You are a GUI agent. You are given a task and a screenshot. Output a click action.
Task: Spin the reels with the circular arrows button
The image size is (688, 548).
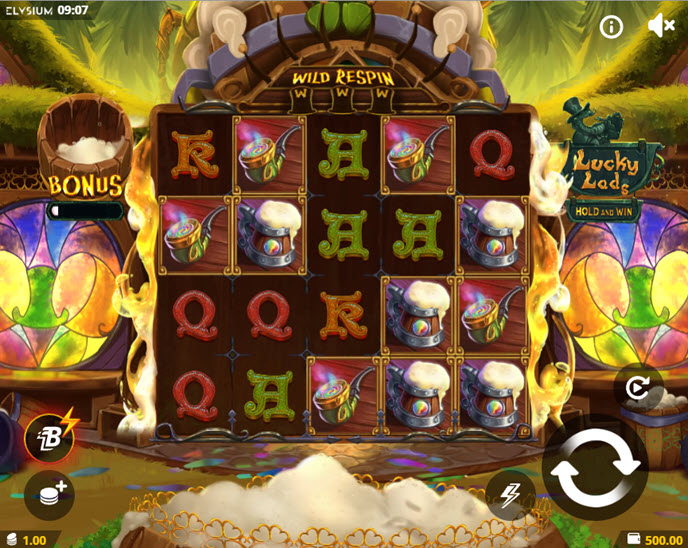[596, 468]
